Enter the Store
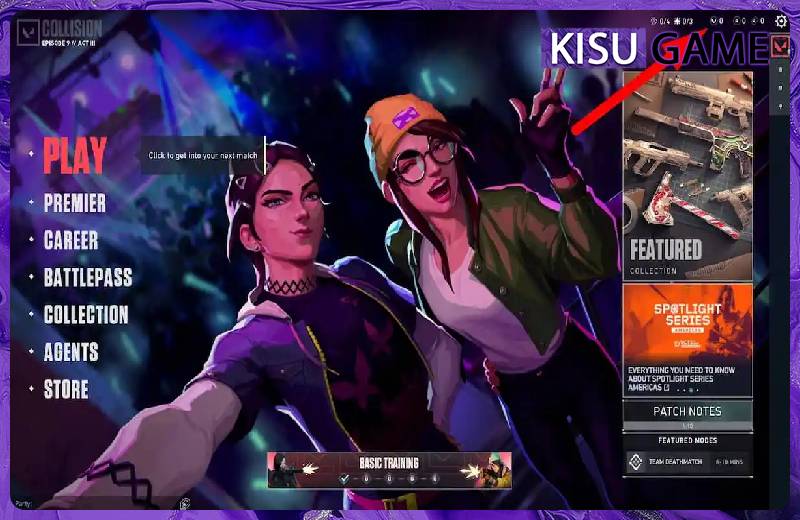This screenshot has height=520, width=800. (66, 390)
